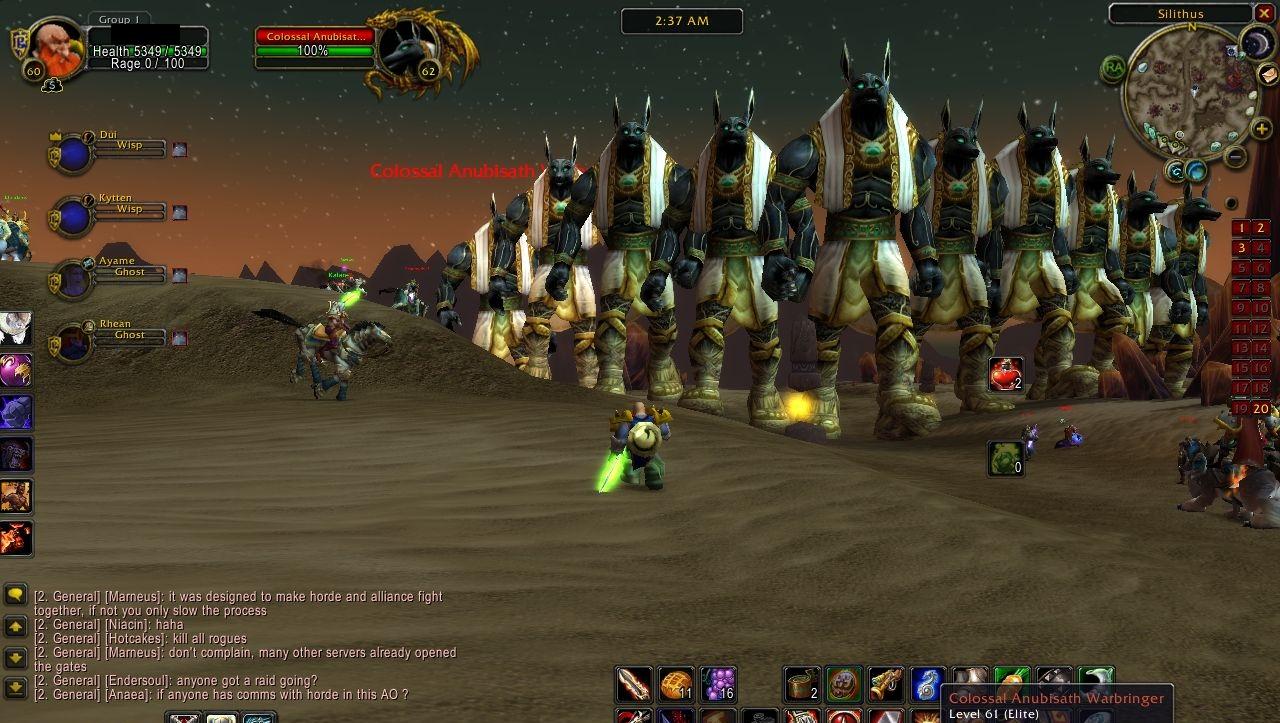Click the dwarf player portrait

[54, 47]
